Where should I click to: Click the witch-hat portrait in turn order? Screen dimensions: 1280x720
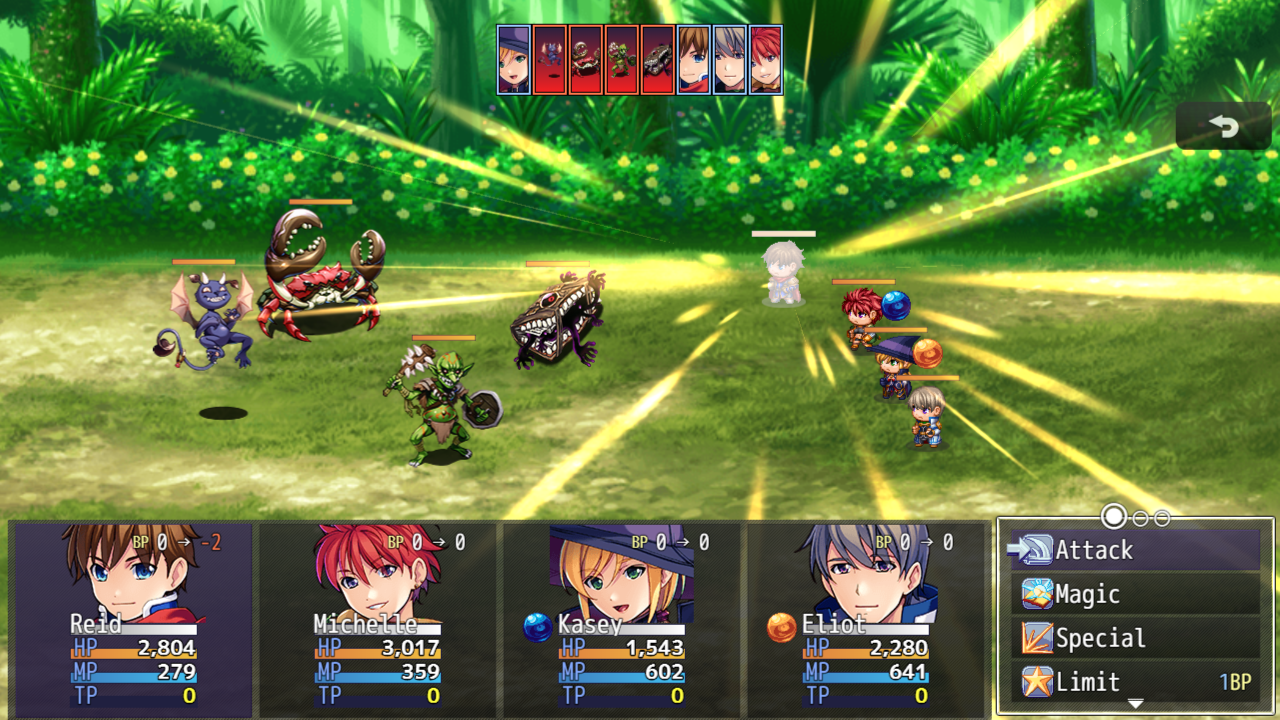coord(514,60)
